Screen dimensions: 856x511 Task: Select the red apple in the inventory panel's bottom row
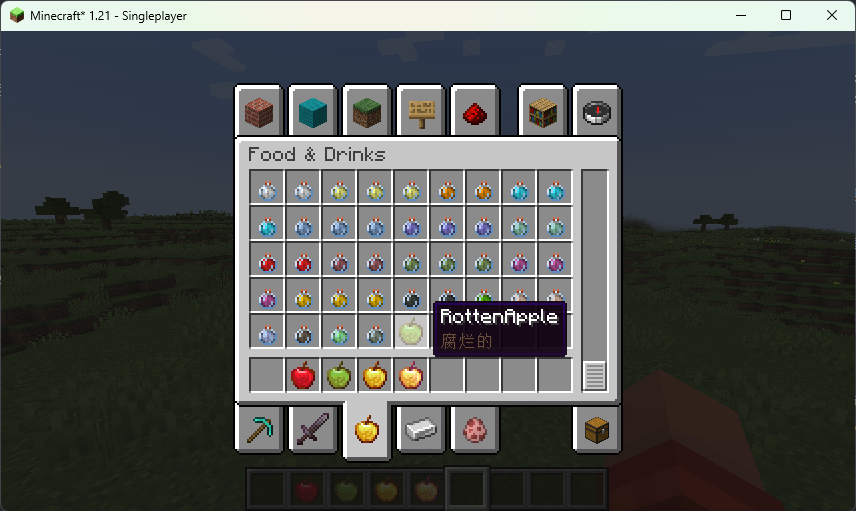point(303,376)
